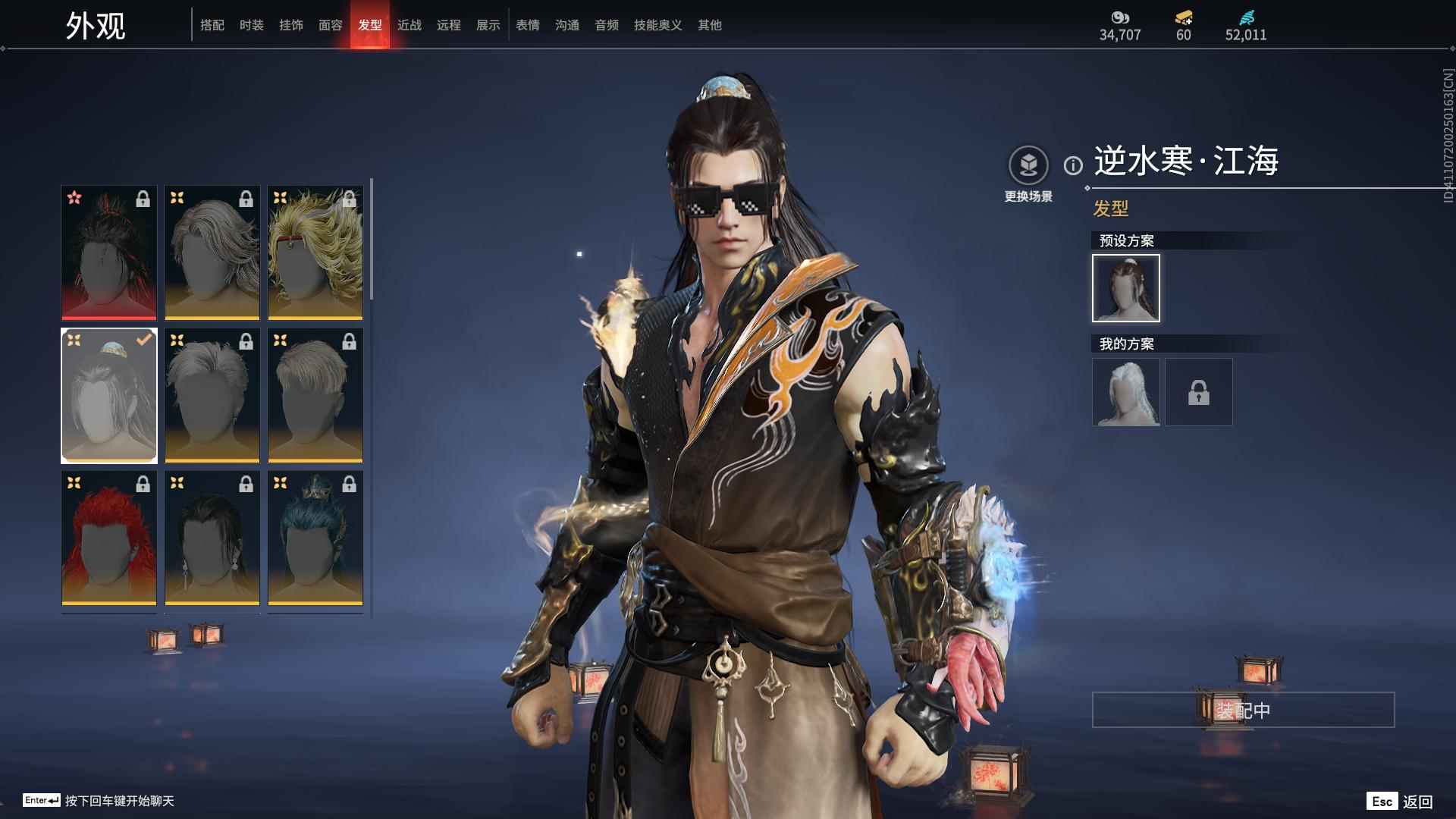
Task: Choose the white-haired scheme under 我的方案
Action: click(x=1126, y=392)
